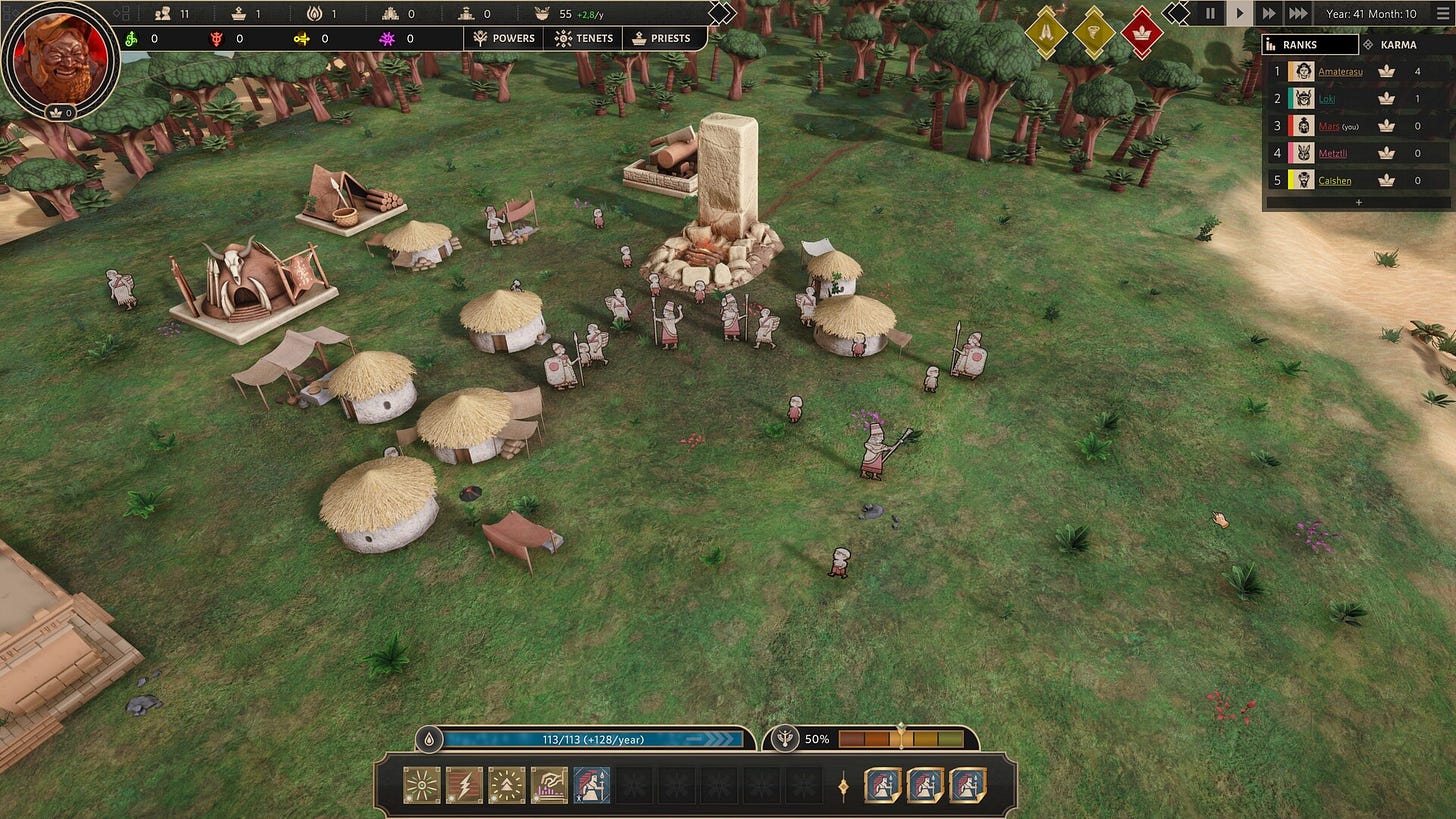The width and height of the screenshot is (1456, 819).
Task: Switch to double fast-forward speed
Action: point(1268,14)
